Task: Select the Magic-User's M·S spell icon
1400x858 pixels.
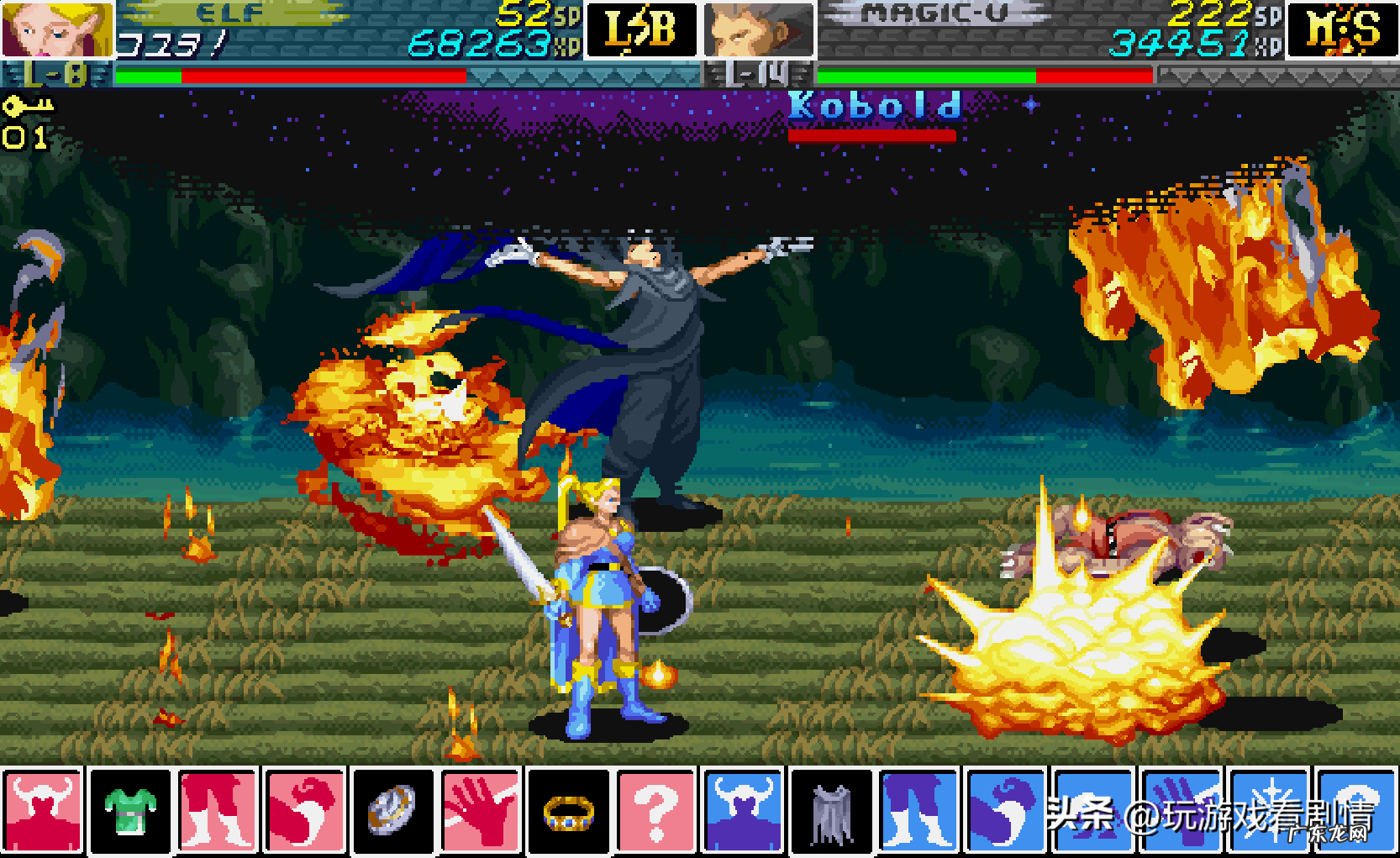Action: tap(1342, 29)
